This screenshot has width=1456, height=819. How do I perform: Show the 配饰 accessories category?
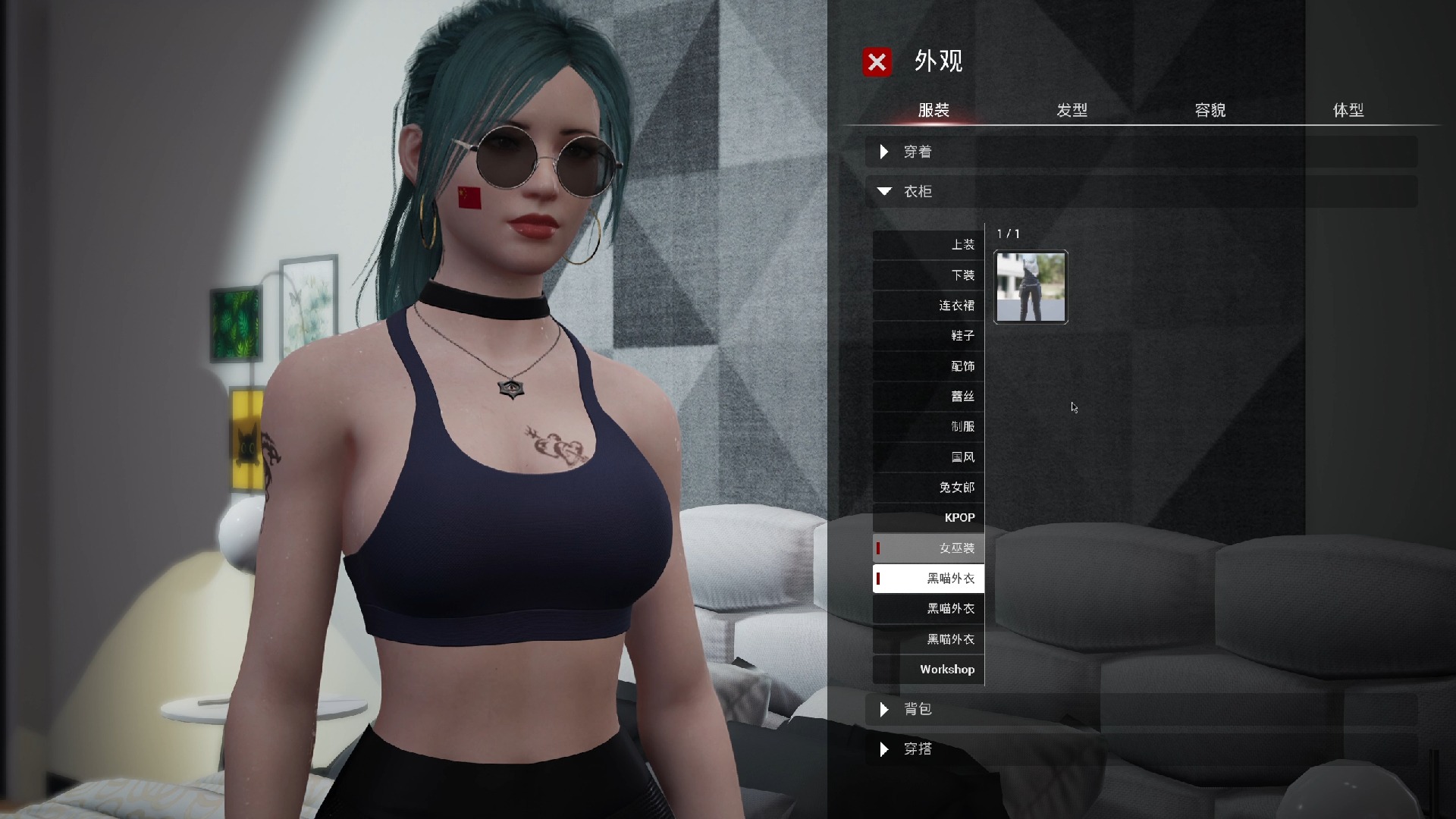[x=929, y=366]
